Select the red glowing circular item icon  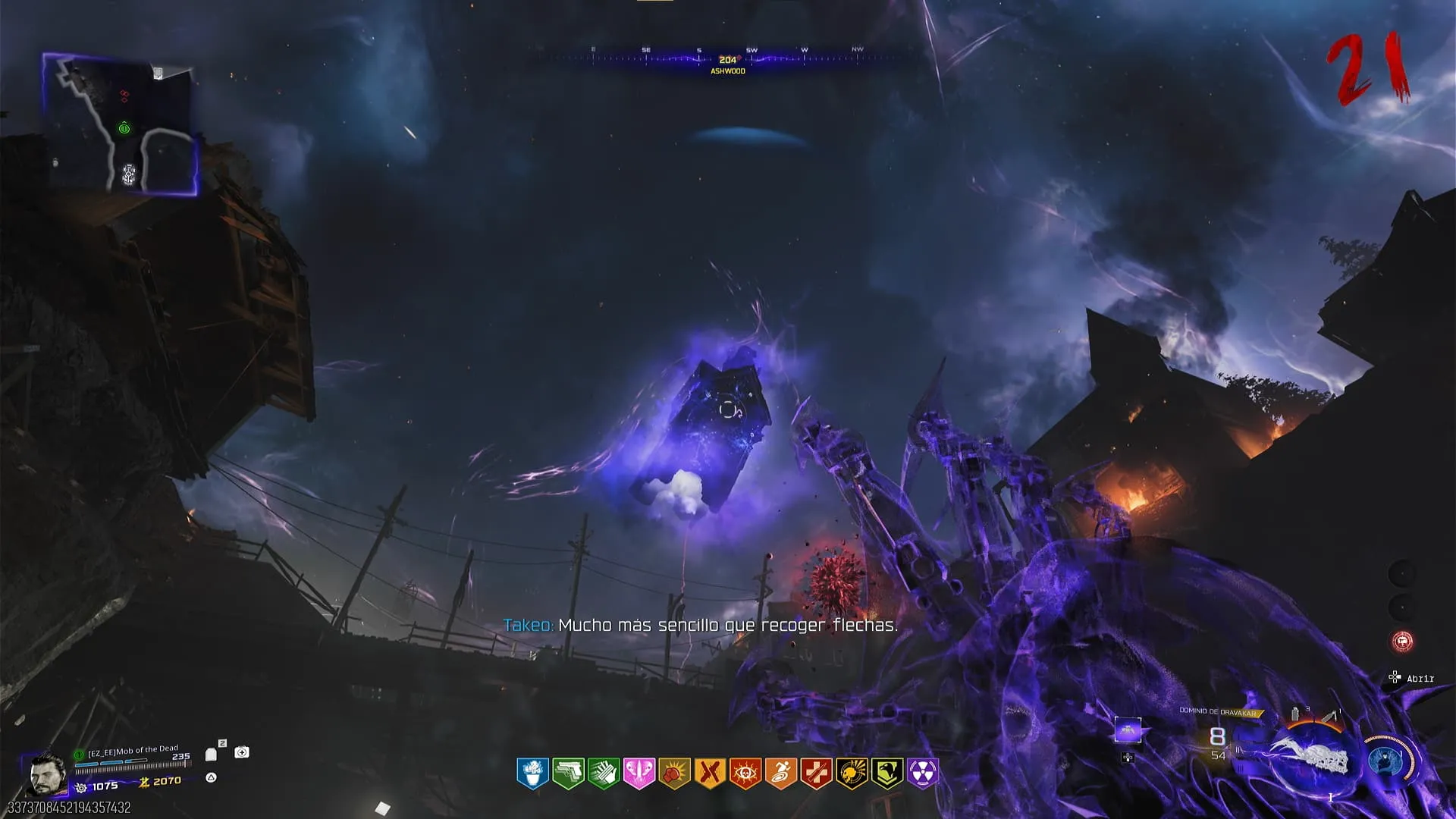click(x=1402, y=642)
